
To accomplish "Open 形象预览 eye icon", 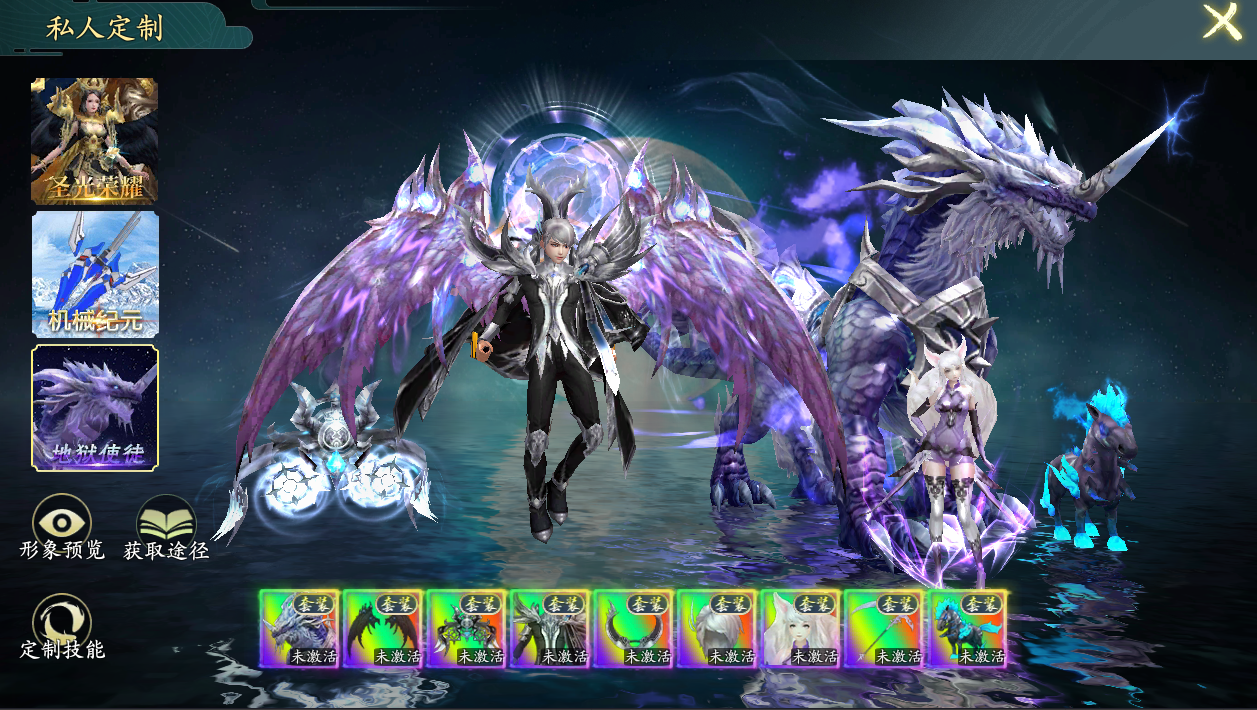I will pyautogui.click(x=62, y=522).
